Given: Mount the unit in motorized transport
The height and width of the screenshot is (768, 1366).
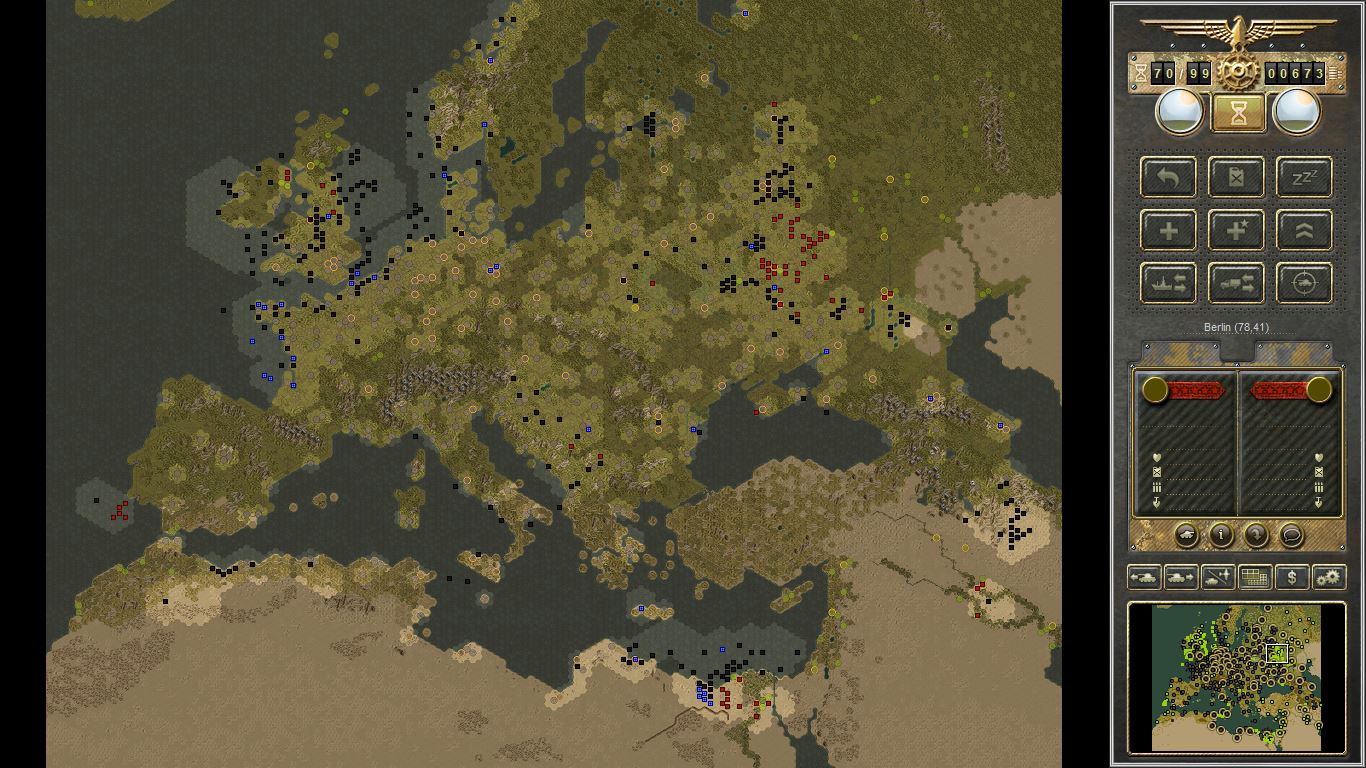Looking at the screenshot, I should [1236, 283].
